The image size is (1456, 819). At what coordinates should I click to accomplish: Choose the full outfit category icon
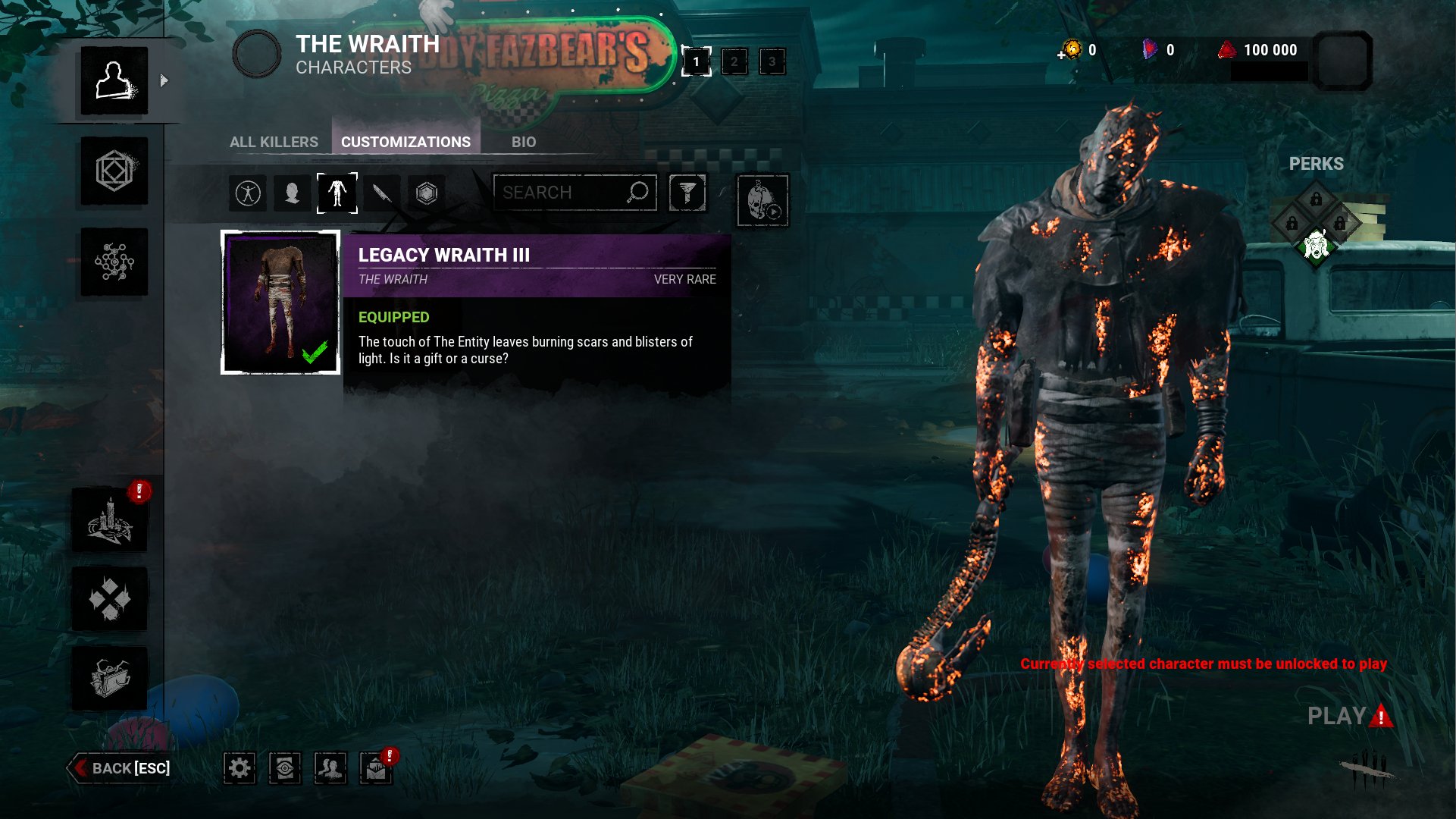pyautogui.click(x=248, y=193)
